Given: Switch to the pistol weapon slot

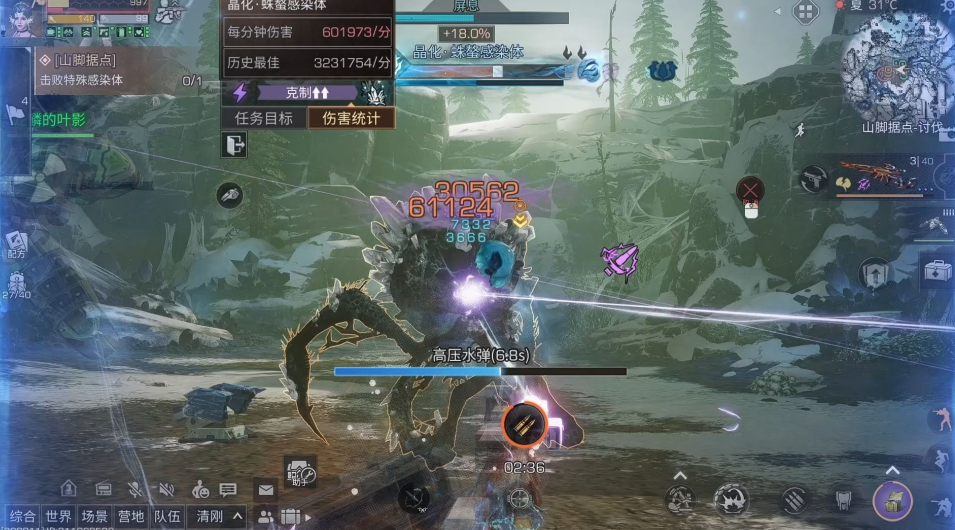Looking at the screenshot, I should pyautogui.click(x=813, y=180).
